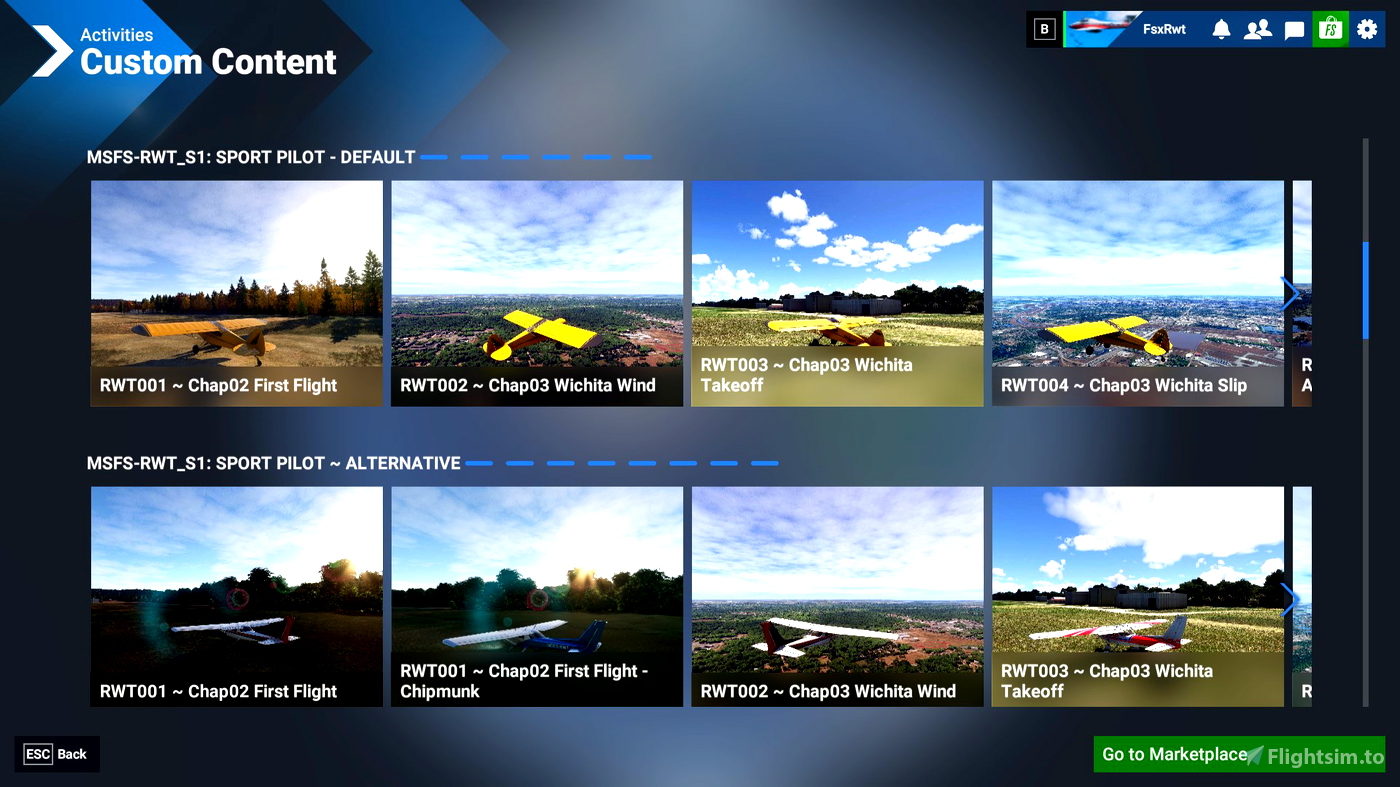The image size is (1400, 787).
Task: Select the last page dash of the Default row
Action: tap(639, 158)
